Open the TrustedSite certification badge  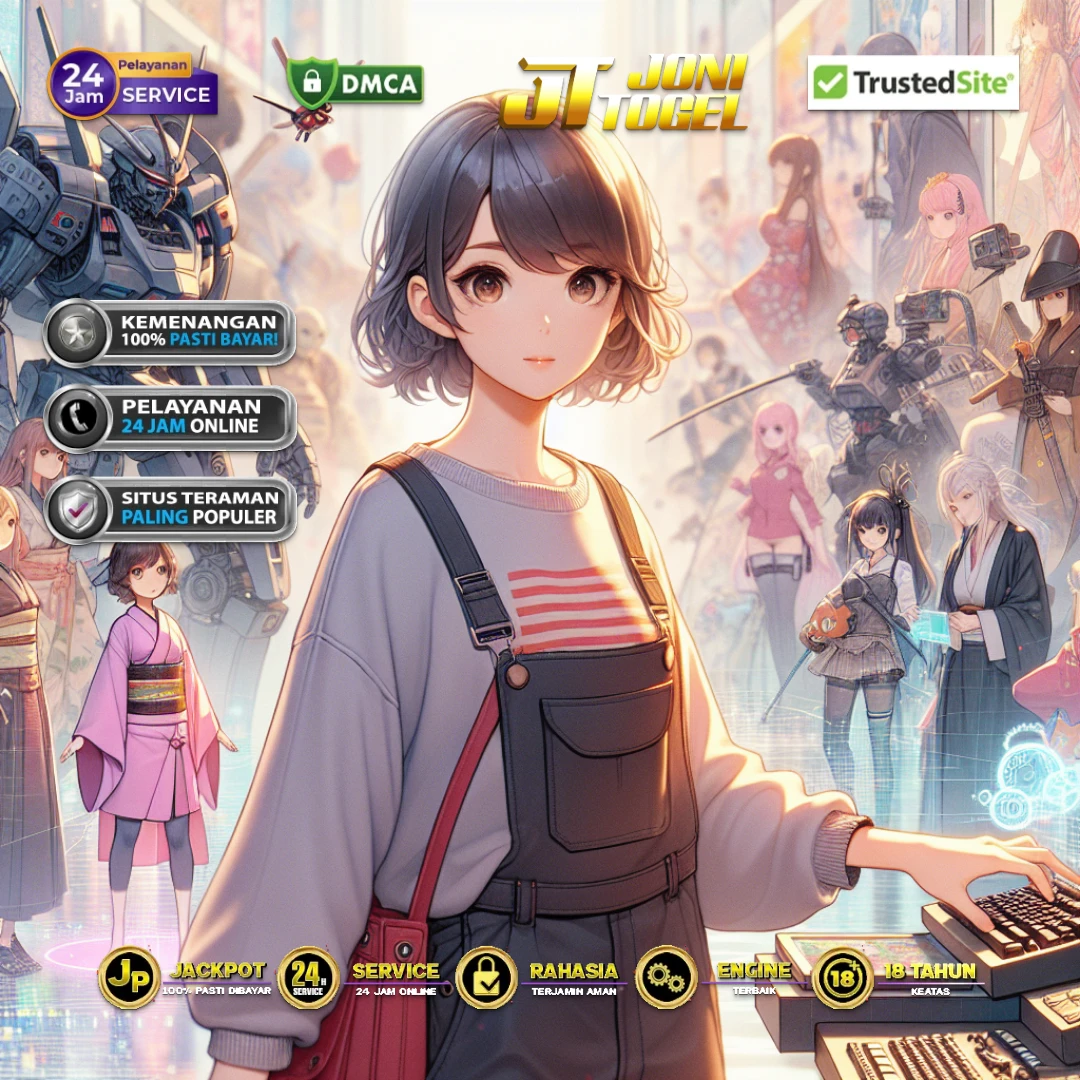912,83
